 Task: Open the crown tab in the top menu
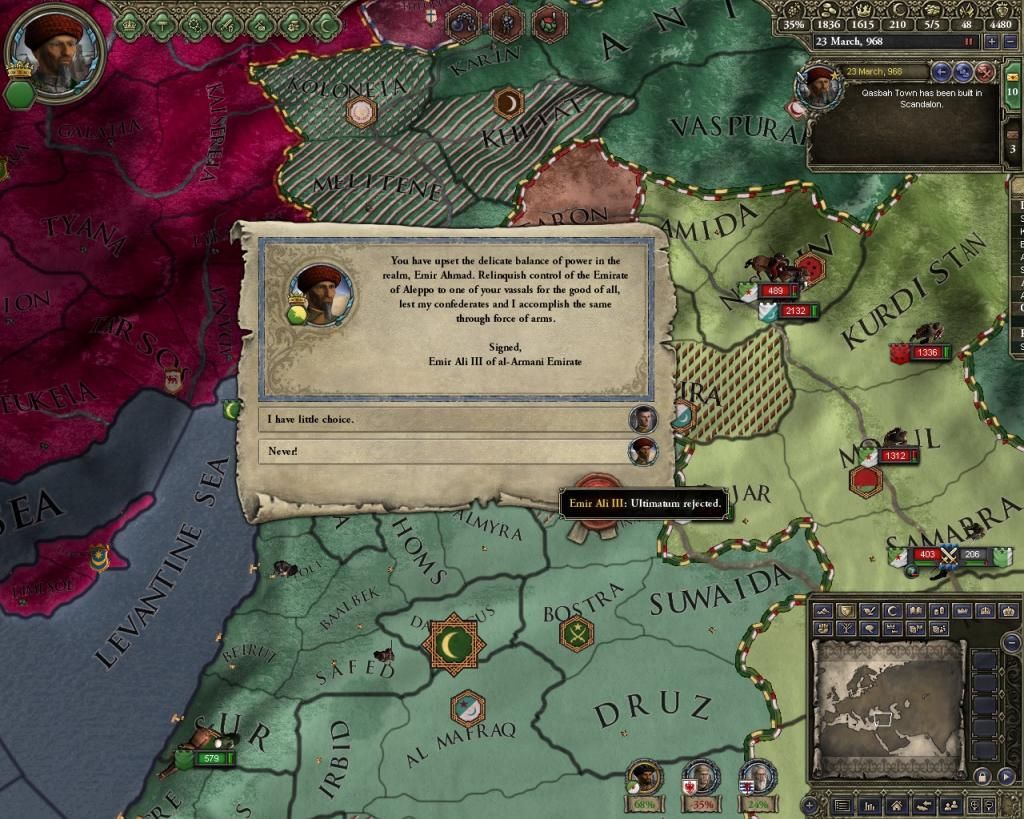(x=131, y=24)
